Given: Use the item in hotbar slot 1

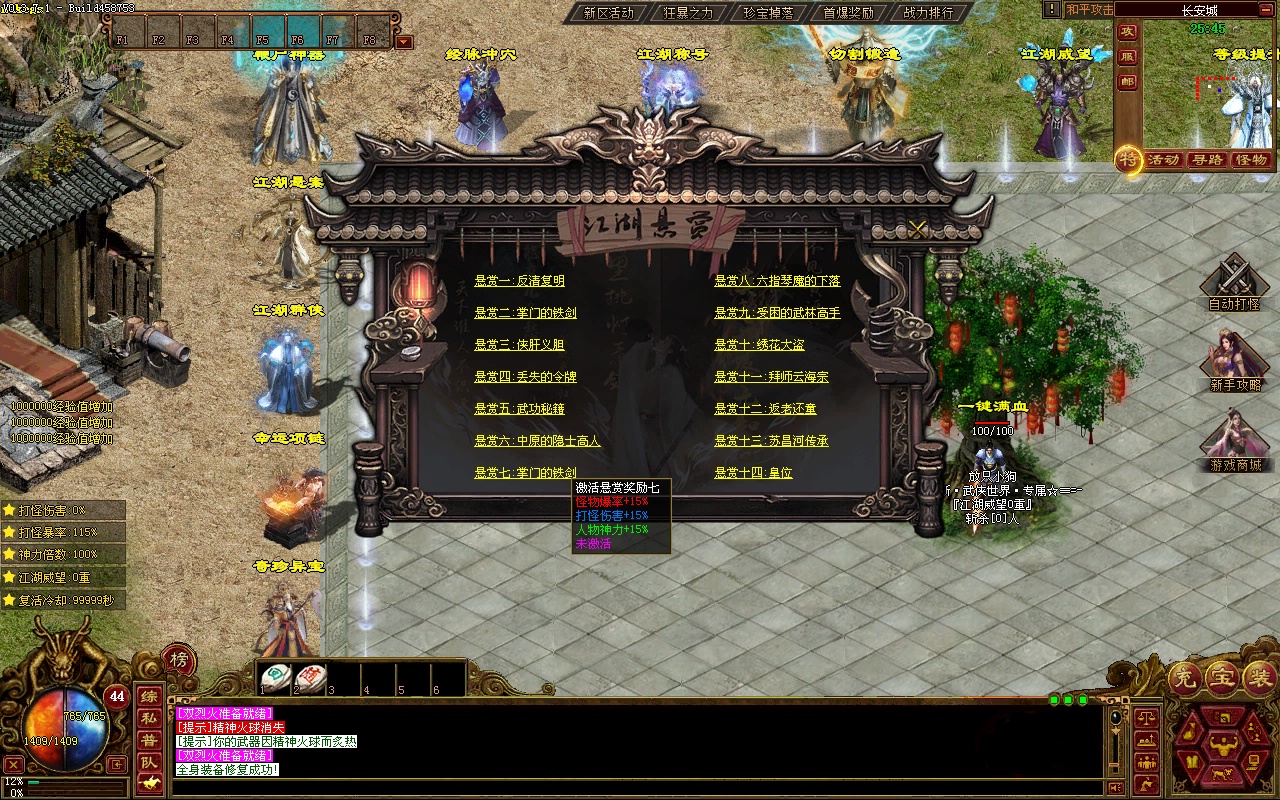Looking at the screenshot, I should [x=276, y=677].
